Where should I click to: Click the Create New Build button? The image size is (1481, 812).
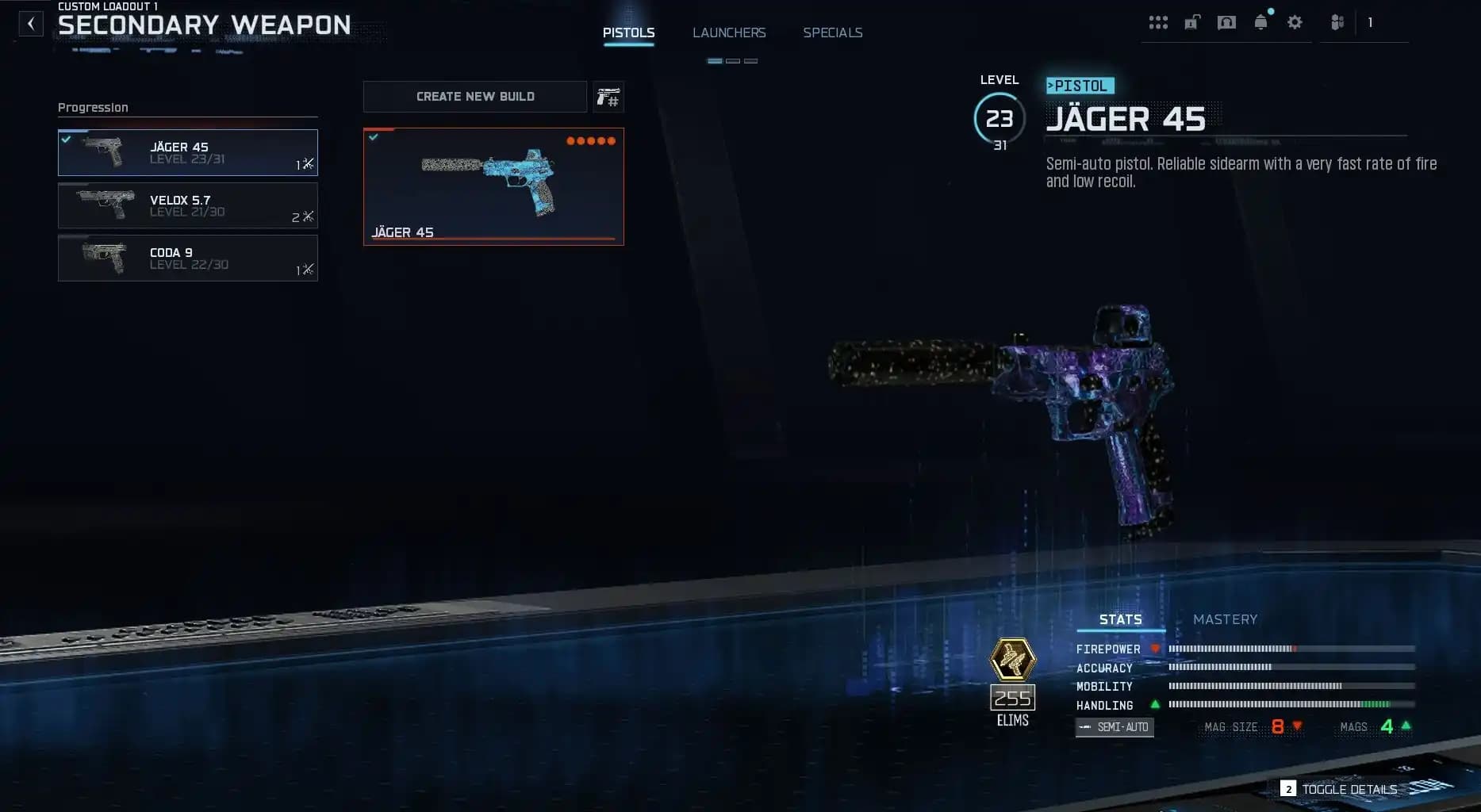tap(474, 96)
